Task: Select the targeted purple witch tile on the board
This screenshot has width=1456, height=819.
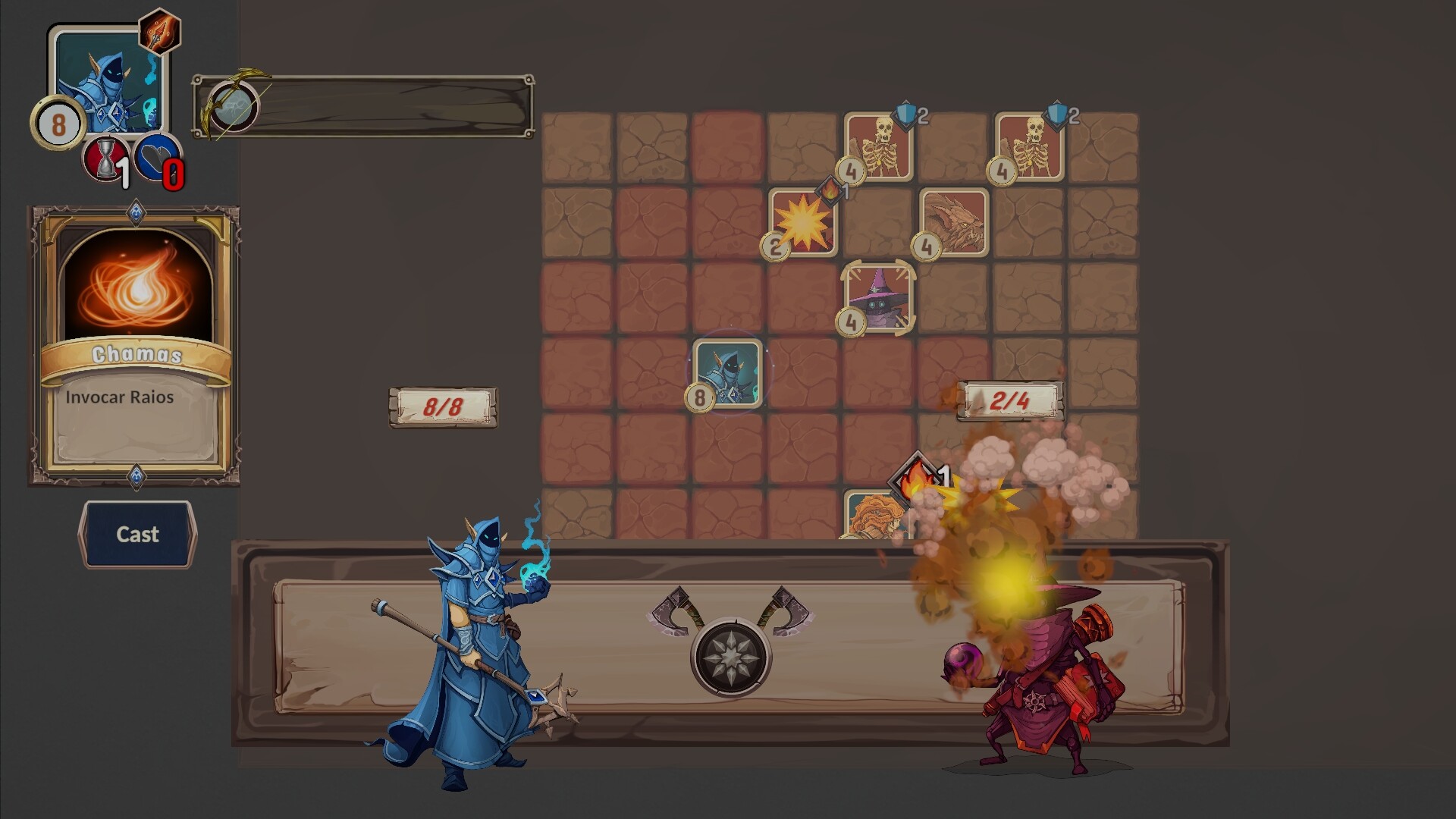Action: [880, 298]
